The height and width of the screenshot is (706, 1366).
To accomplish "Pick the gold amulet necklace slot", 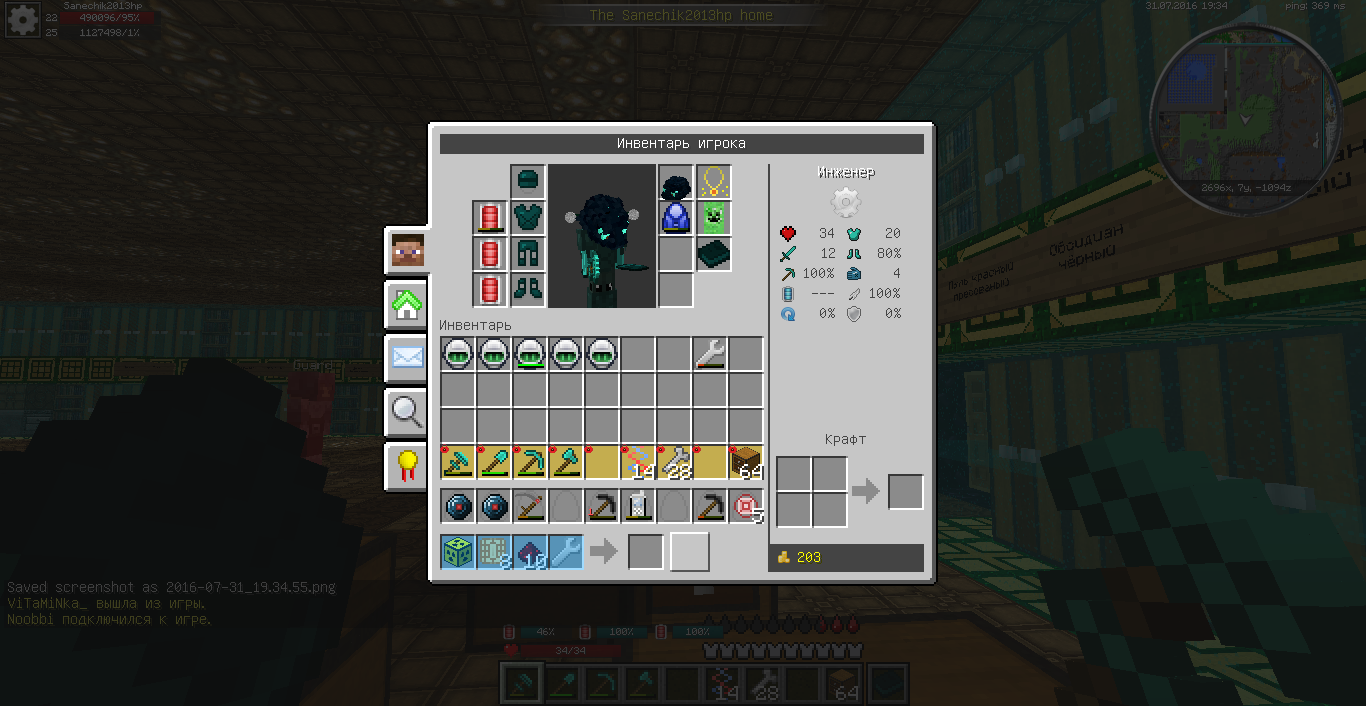I will pyautogui.click(x=713, y=182).
